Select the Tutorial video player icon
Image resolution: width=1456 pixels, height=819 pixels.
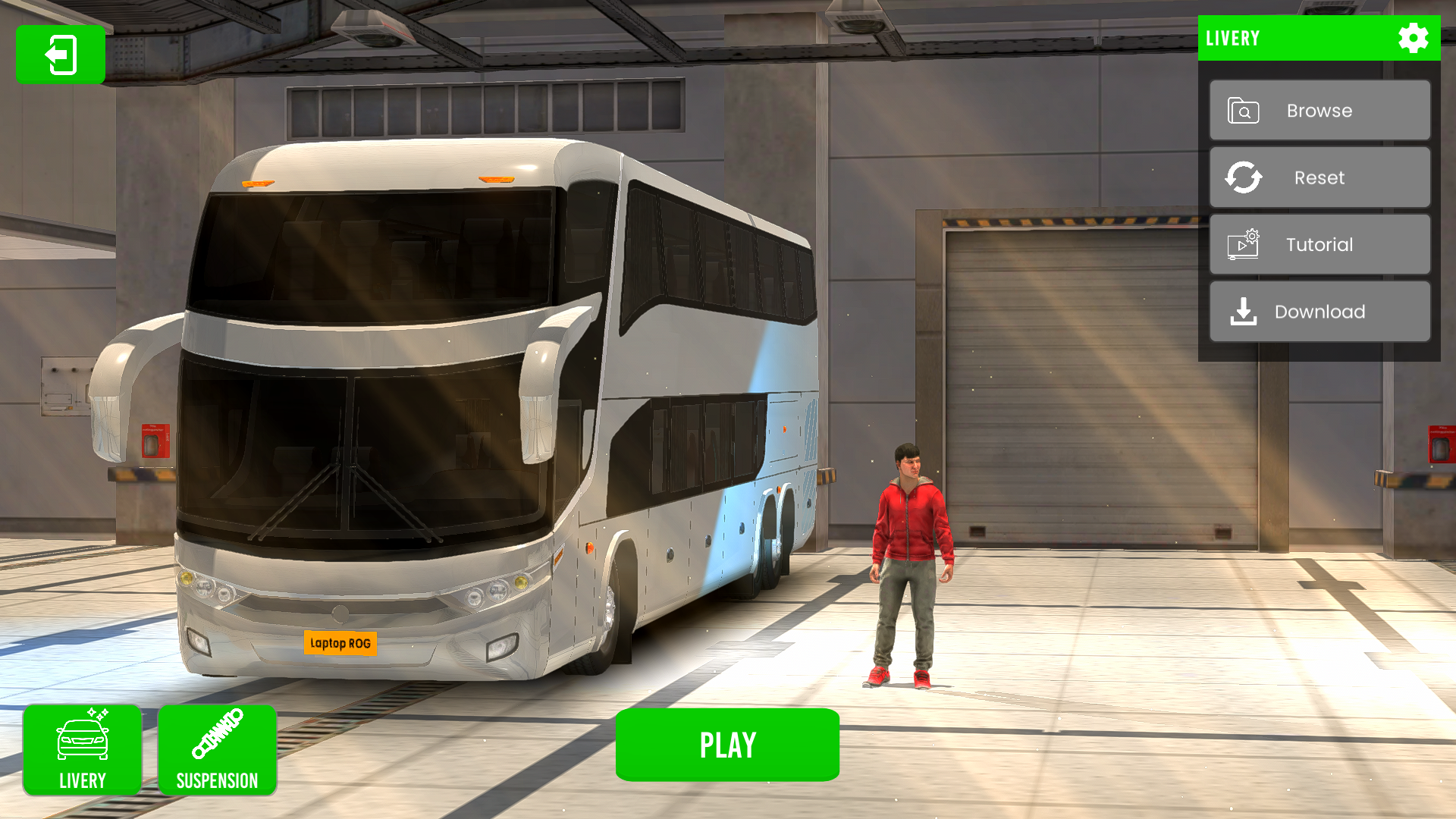tap(1242, 244)
